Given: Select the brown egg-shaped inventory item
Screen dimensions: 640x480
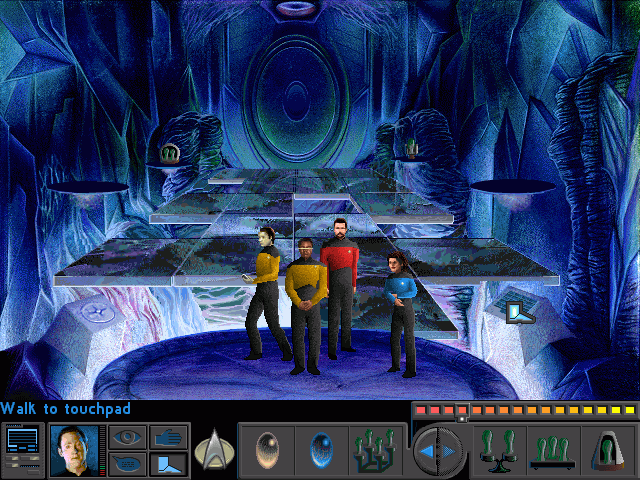Looking at the screenshot, I should pyautogui.click(x=266, y=447).
